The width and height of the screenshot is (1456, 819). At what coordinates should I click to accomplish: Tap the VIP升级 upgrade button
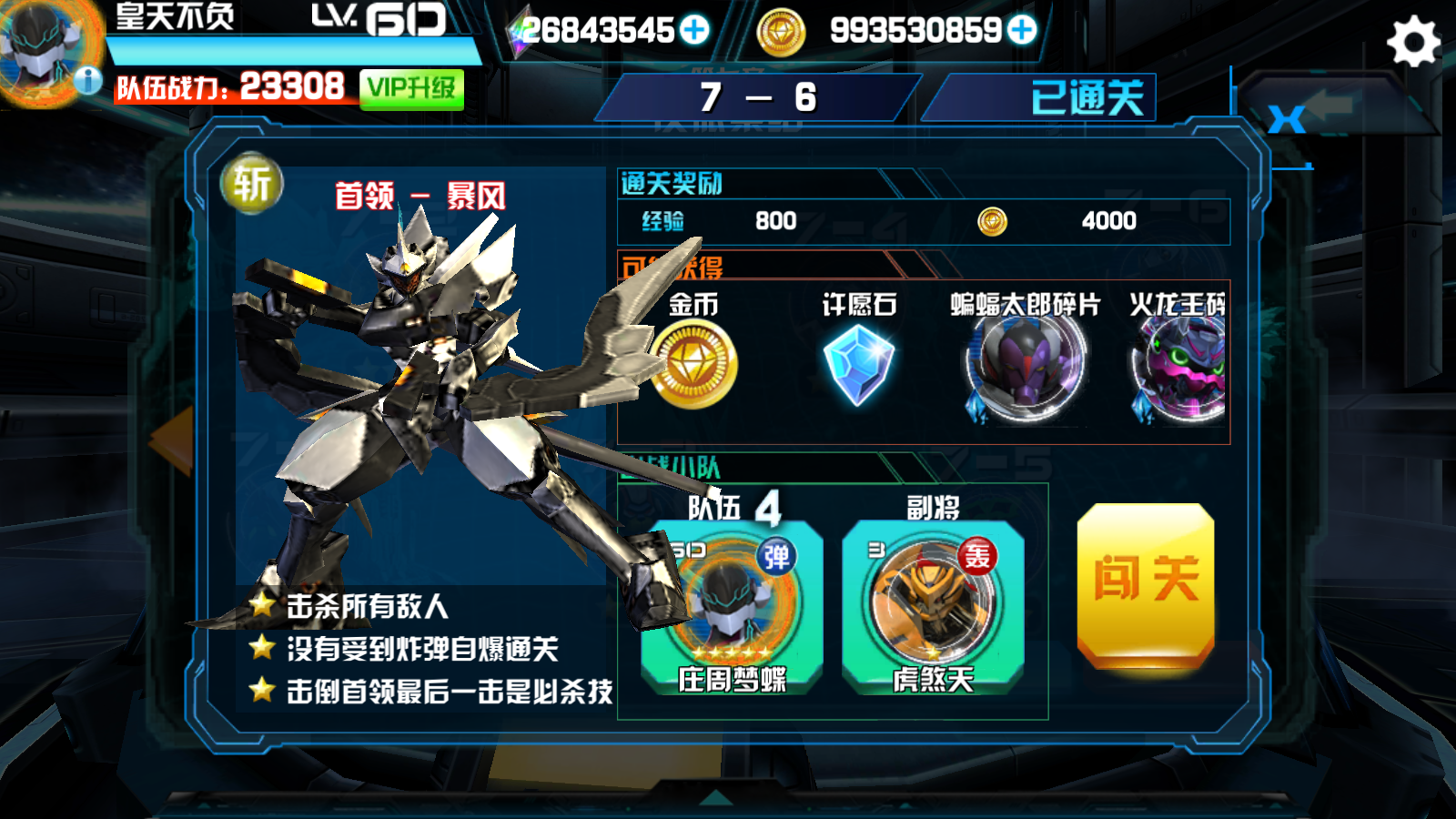pos(411,88)
